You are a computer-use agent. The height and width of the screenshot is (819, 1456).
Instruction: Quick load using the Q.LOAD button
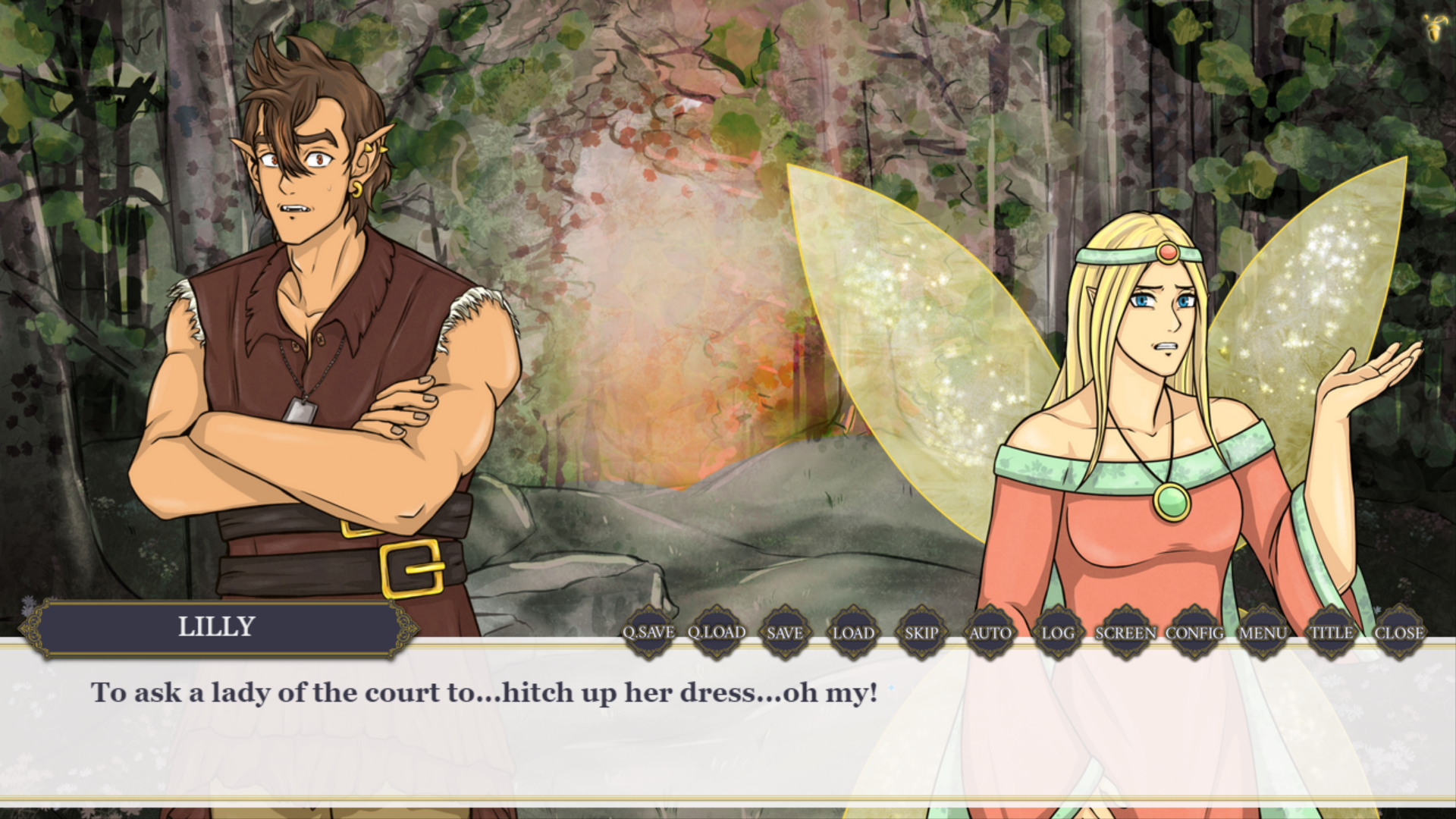717,632
